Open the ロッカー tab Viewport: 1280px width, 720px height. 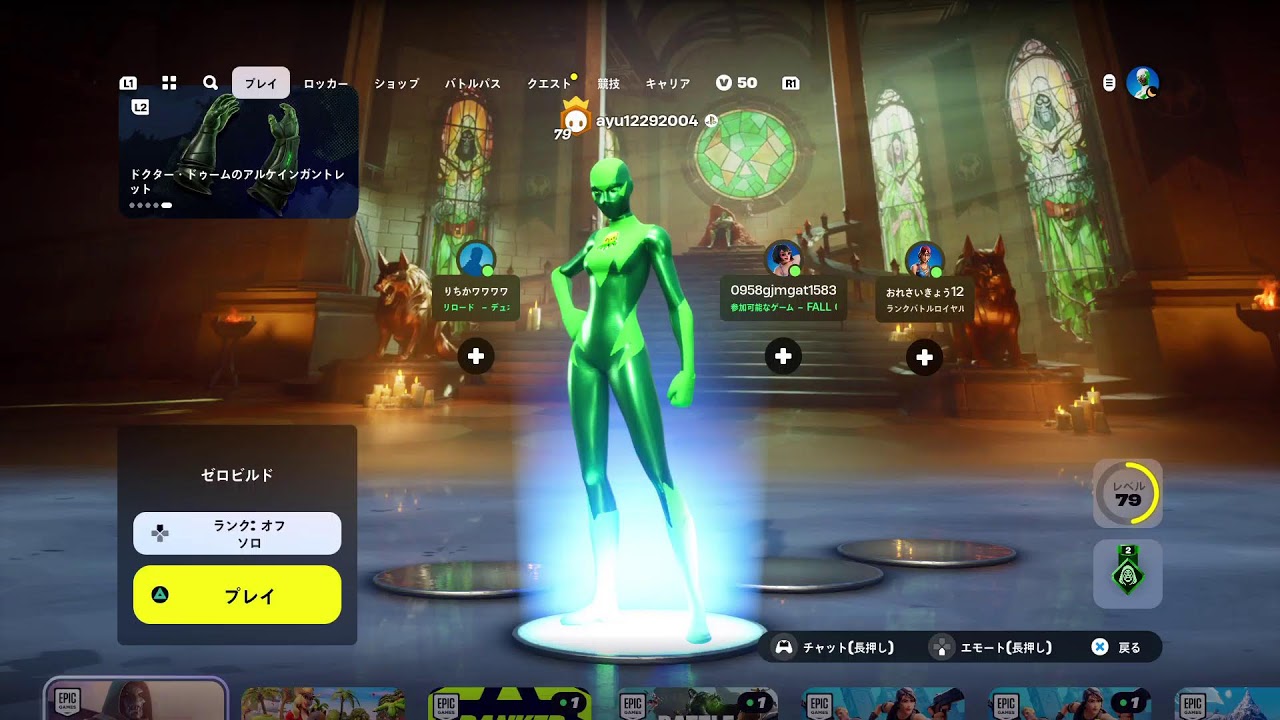click(x=326, y=84)
